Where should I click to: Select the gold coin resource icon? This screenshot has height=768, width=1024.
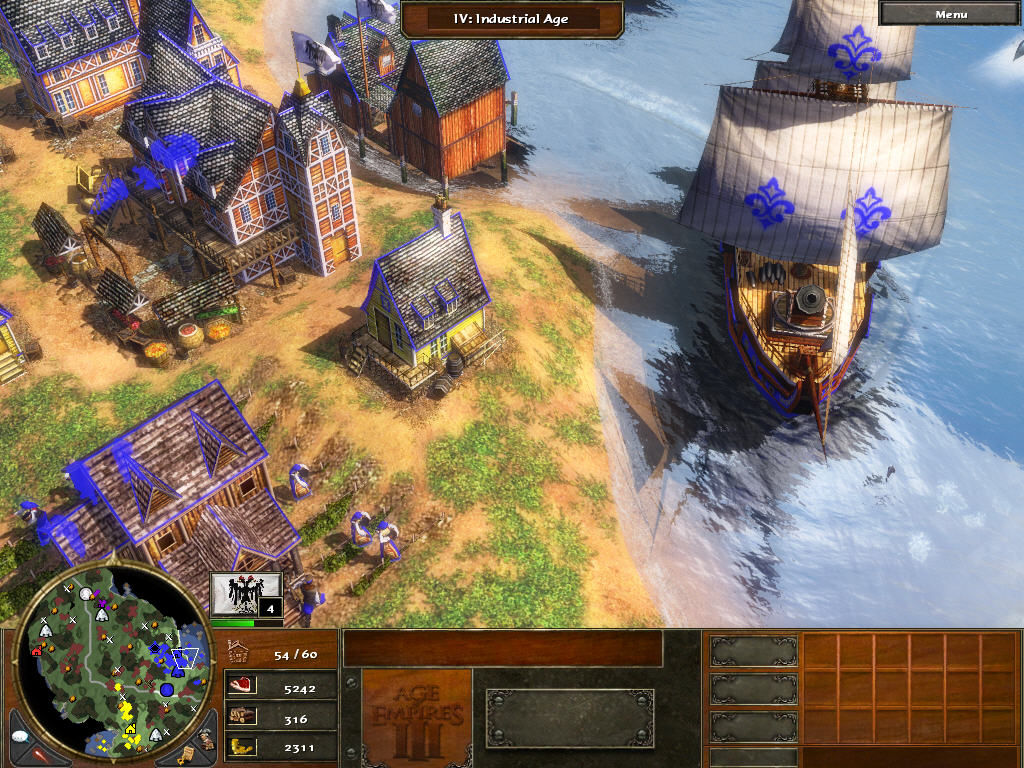[242, 746]
